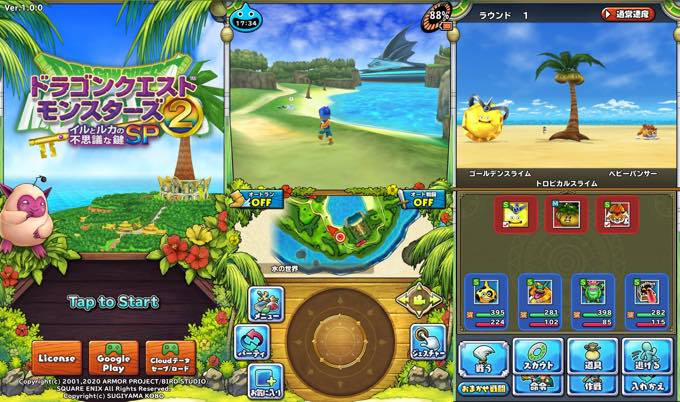Tap the Tap to Start prompt
Image resolution: width=680 pixels, height=402 pixels.
point(113,301)
